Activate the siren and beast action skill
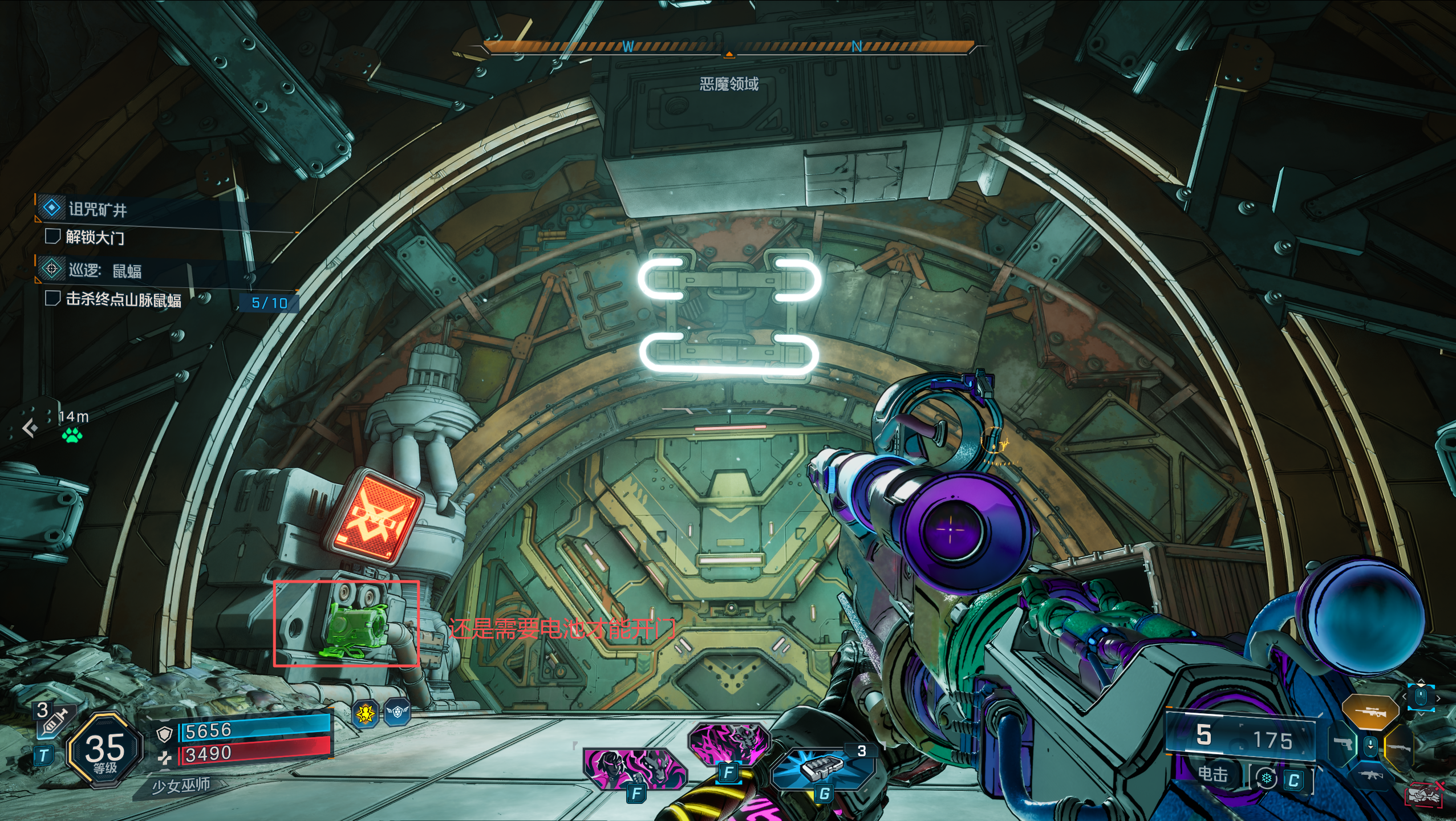The height and width of the screenshot is (821, 1456). point(633,768)
